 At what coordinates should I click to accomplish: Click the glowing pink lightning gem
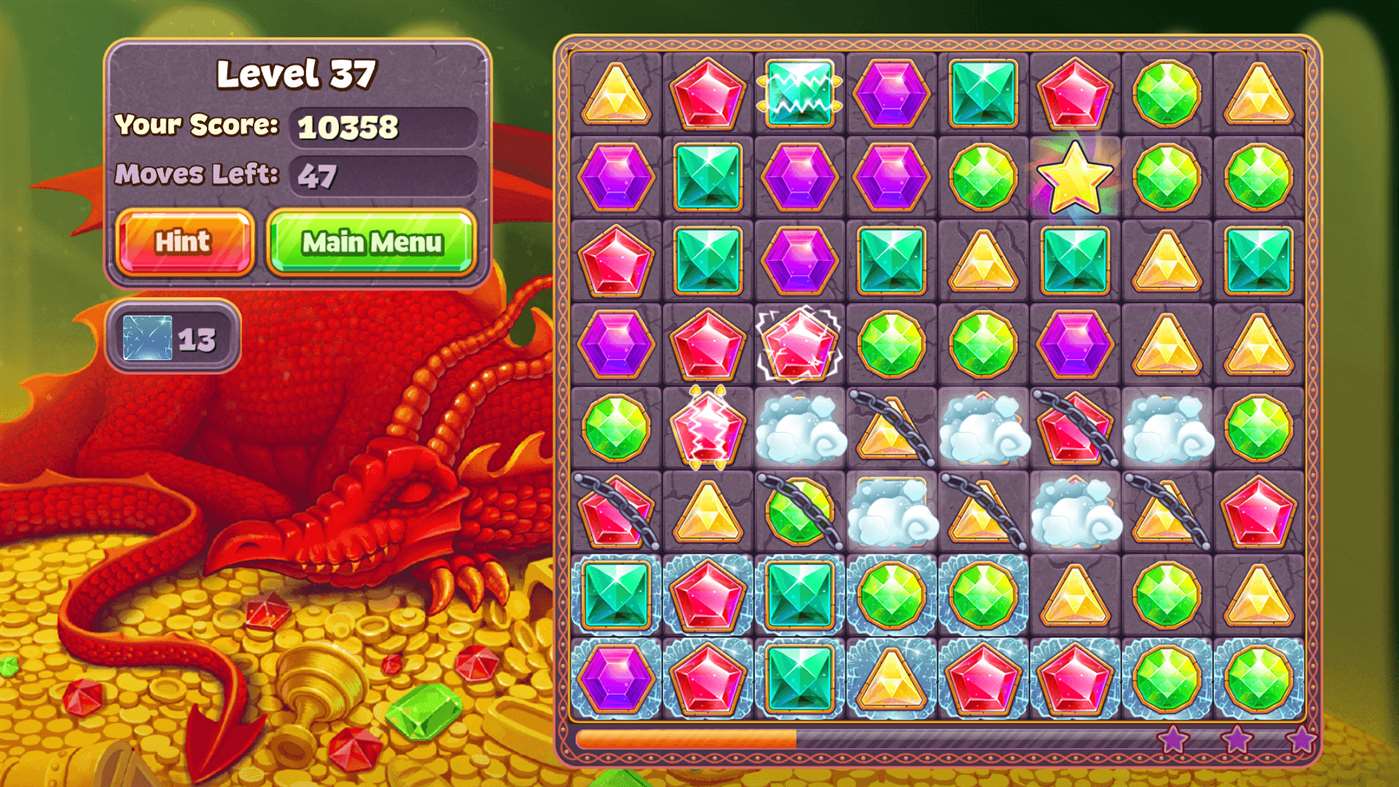[x=707, y=428]
